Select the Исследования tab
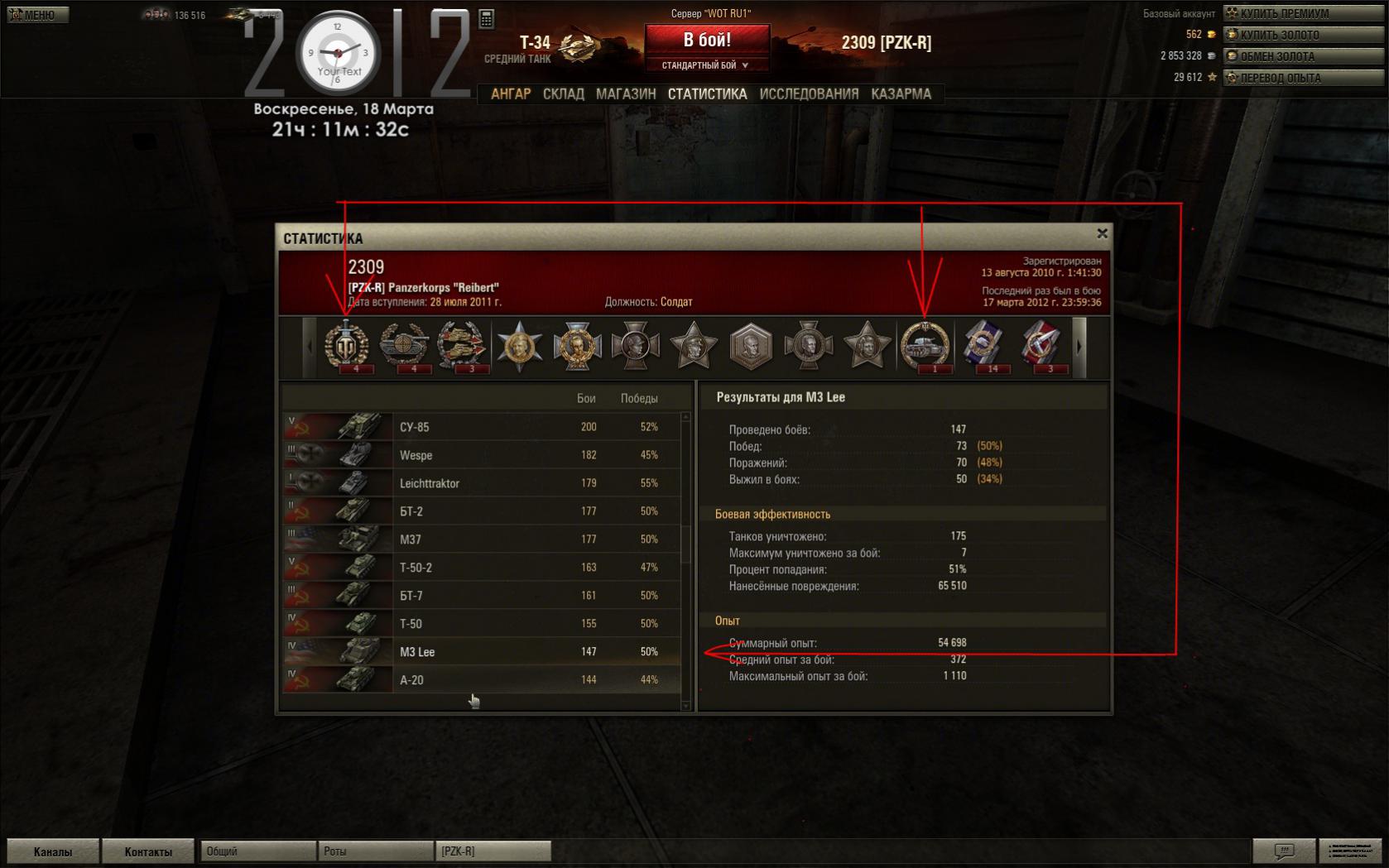Screen dimensions: 1389x868 (x=809, y=94)
